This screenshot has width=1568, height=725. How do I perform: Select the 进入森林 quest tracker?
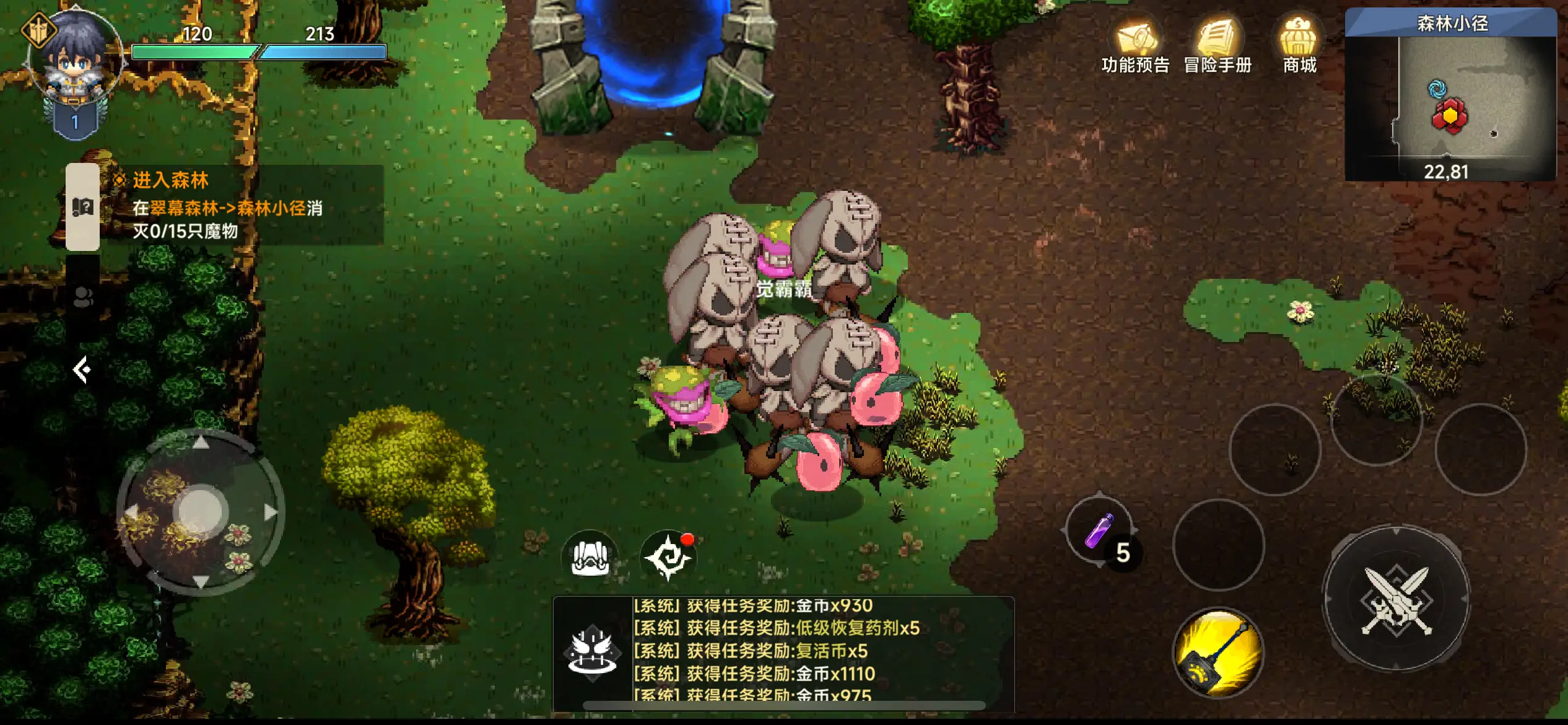(x=242, y=205)
